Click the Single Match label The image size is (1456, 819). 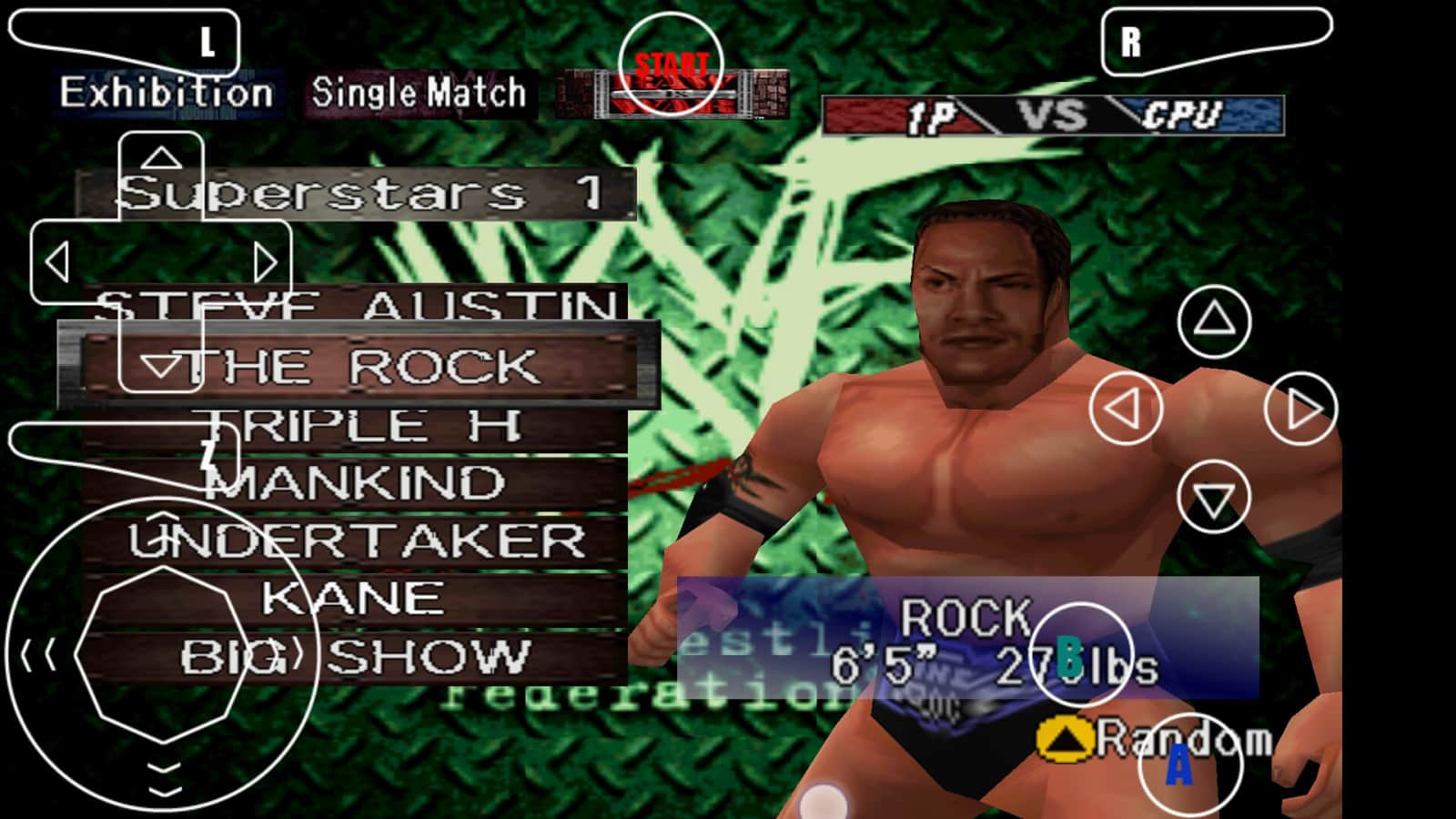[419, 93]
